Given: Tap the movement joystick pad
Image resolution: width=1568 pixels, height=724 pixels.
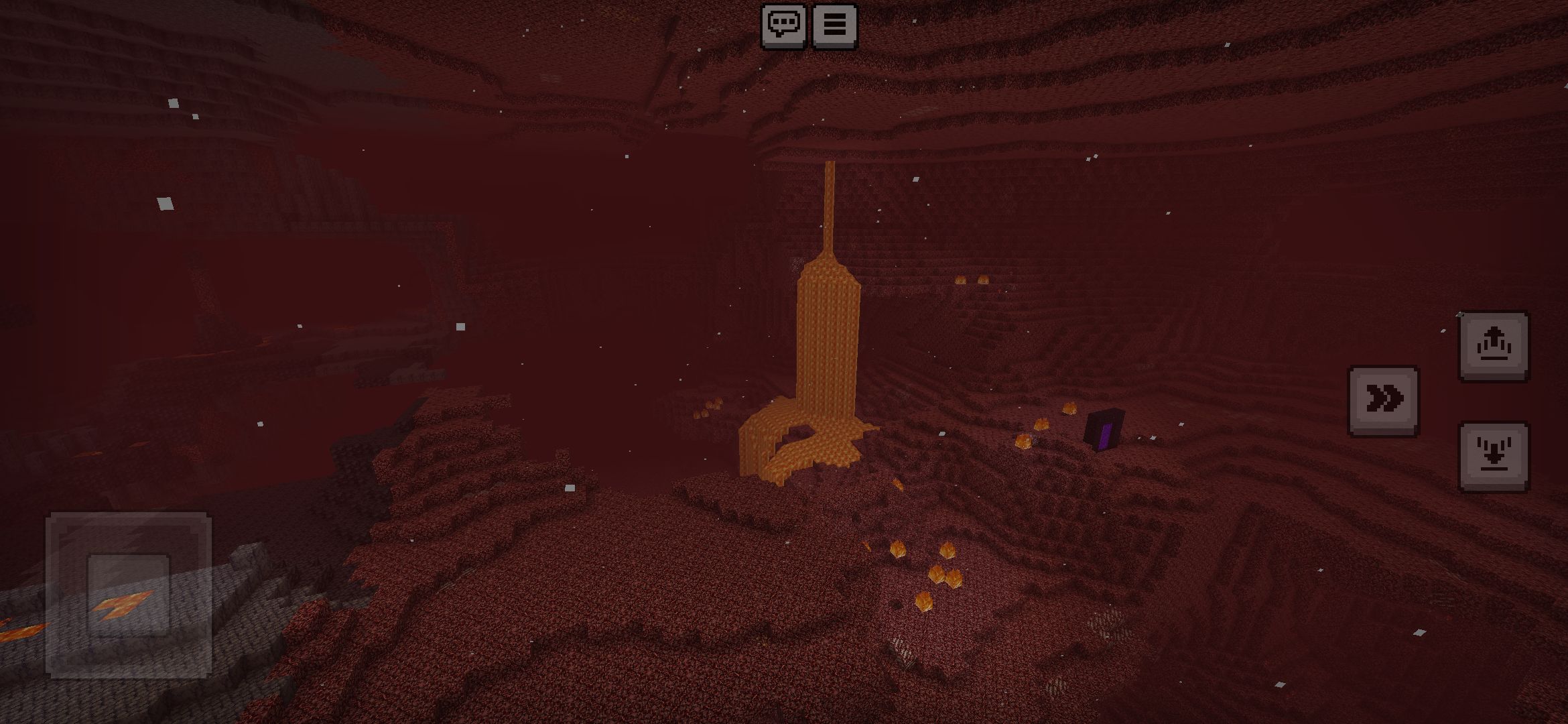Looking at the screenshot, I should pos(129,594).
